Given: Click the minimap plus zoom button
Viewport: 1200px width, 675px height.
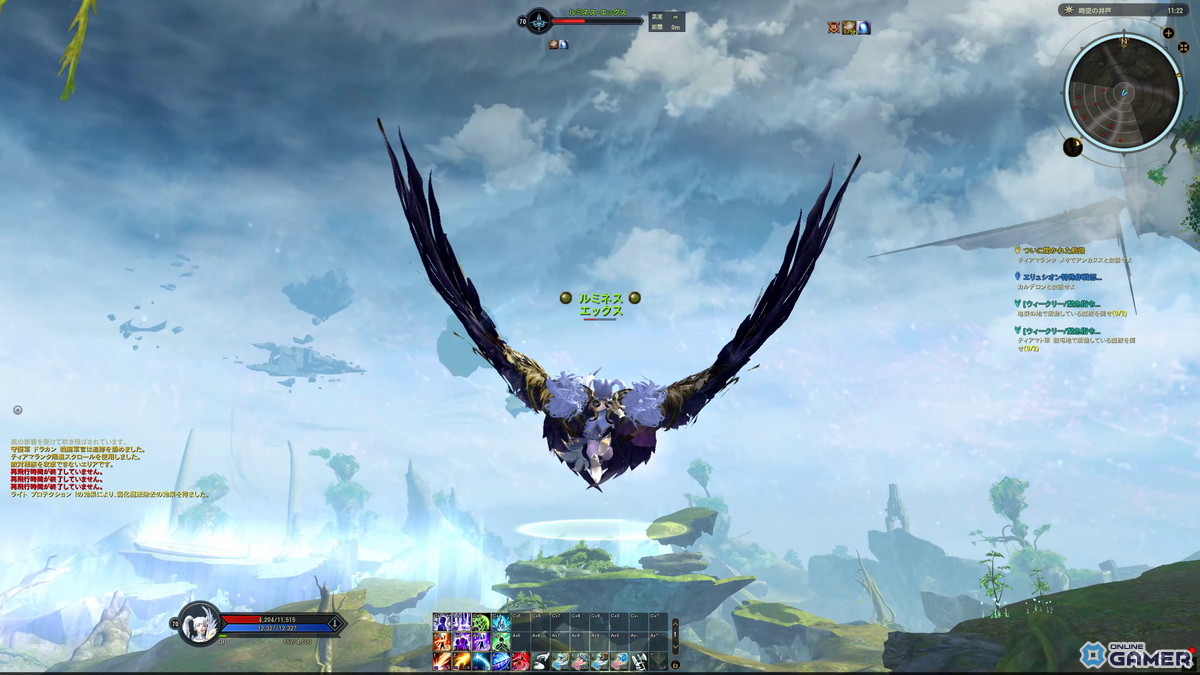Looking at the screenshot, I should point(1168,33).
